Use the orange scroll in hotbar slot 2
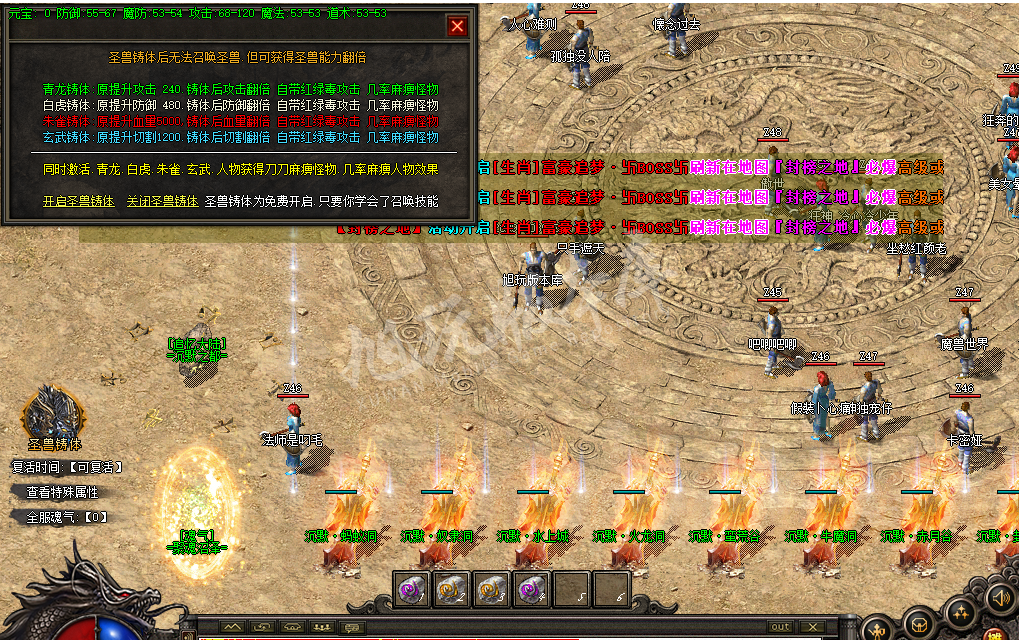This screenshot has width=1019, height=640. 452,590
